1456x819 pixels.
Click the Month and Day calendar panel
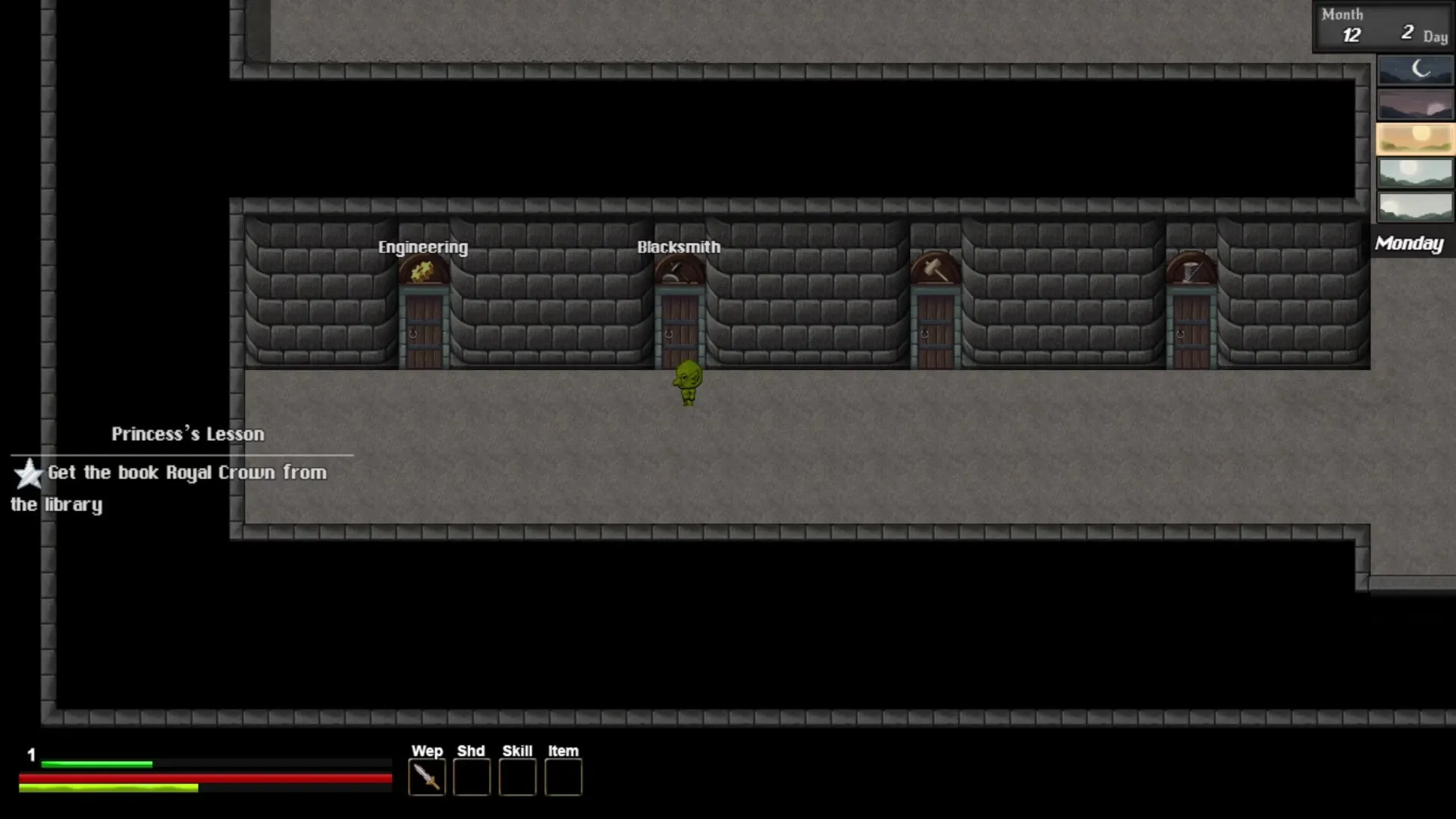1382,26
